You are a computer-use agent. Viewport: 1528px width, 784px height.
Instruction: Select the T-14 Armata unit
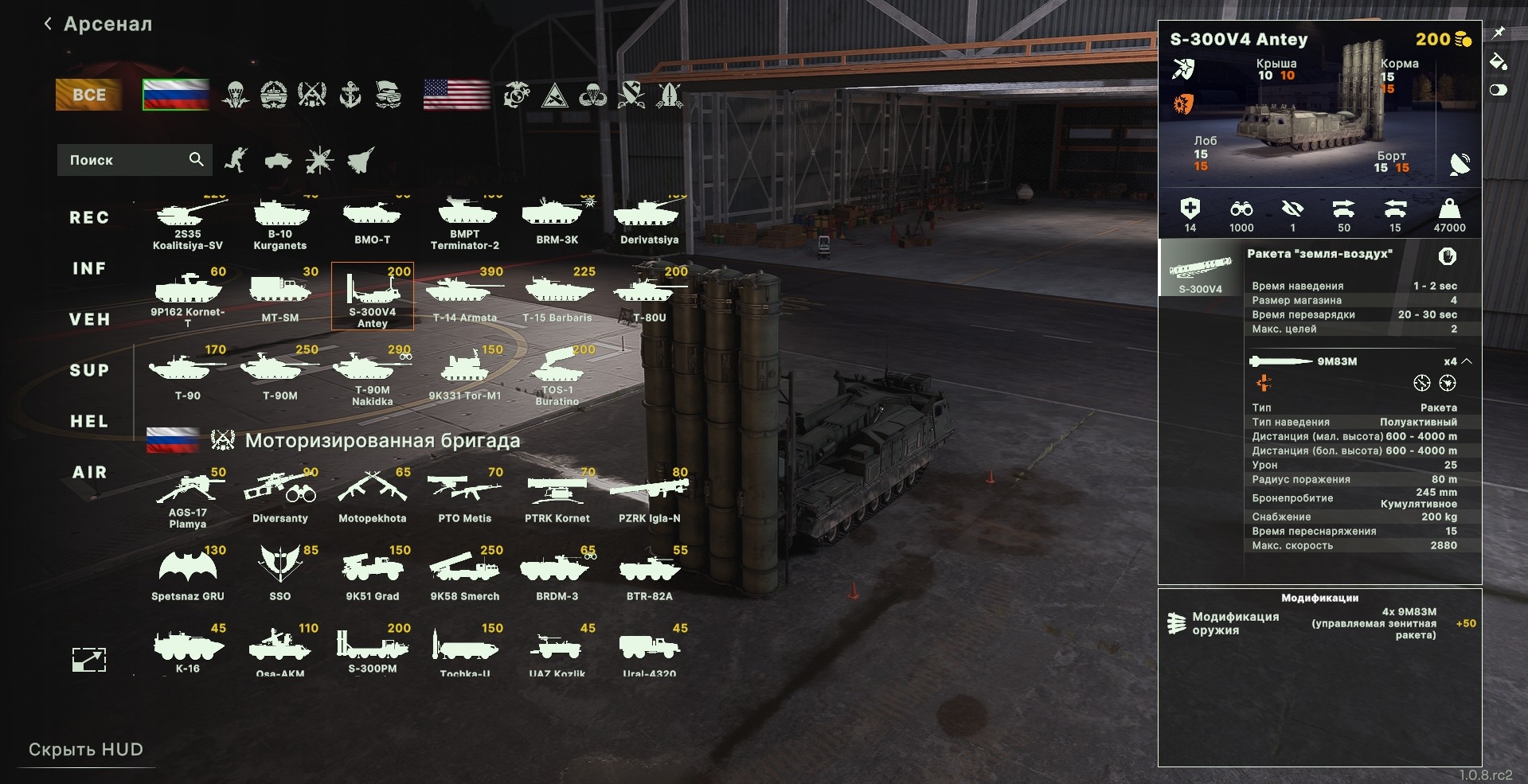(x=464, y=296)
